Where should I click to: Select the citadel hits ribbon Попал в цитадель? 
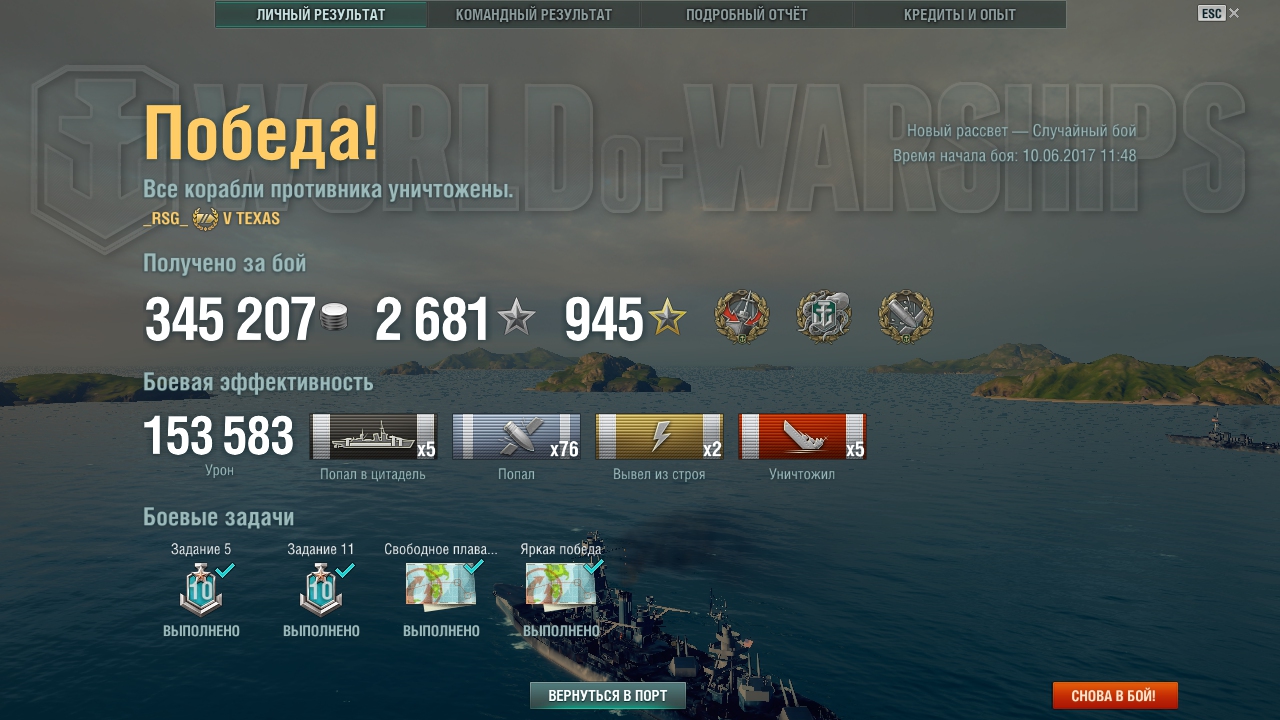373,437
